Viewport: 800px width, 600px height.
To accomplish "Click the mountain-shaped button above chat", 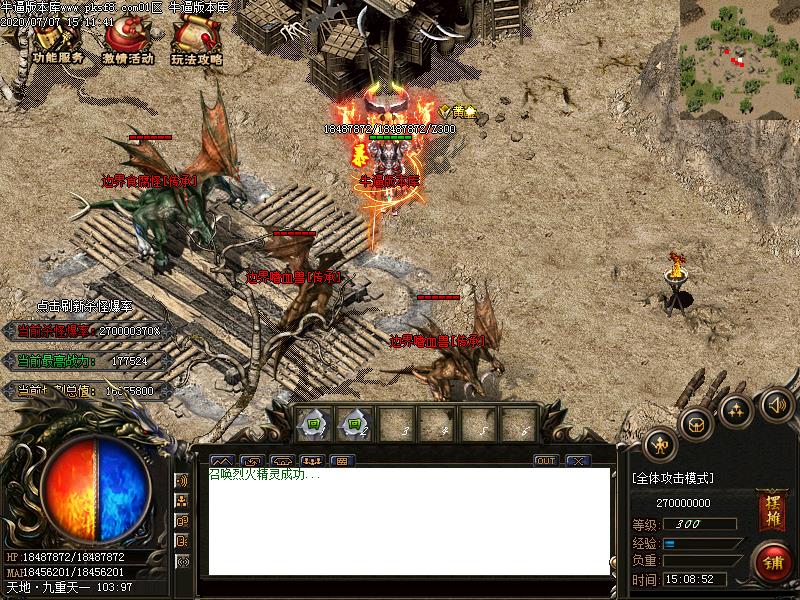I will 220,461.
